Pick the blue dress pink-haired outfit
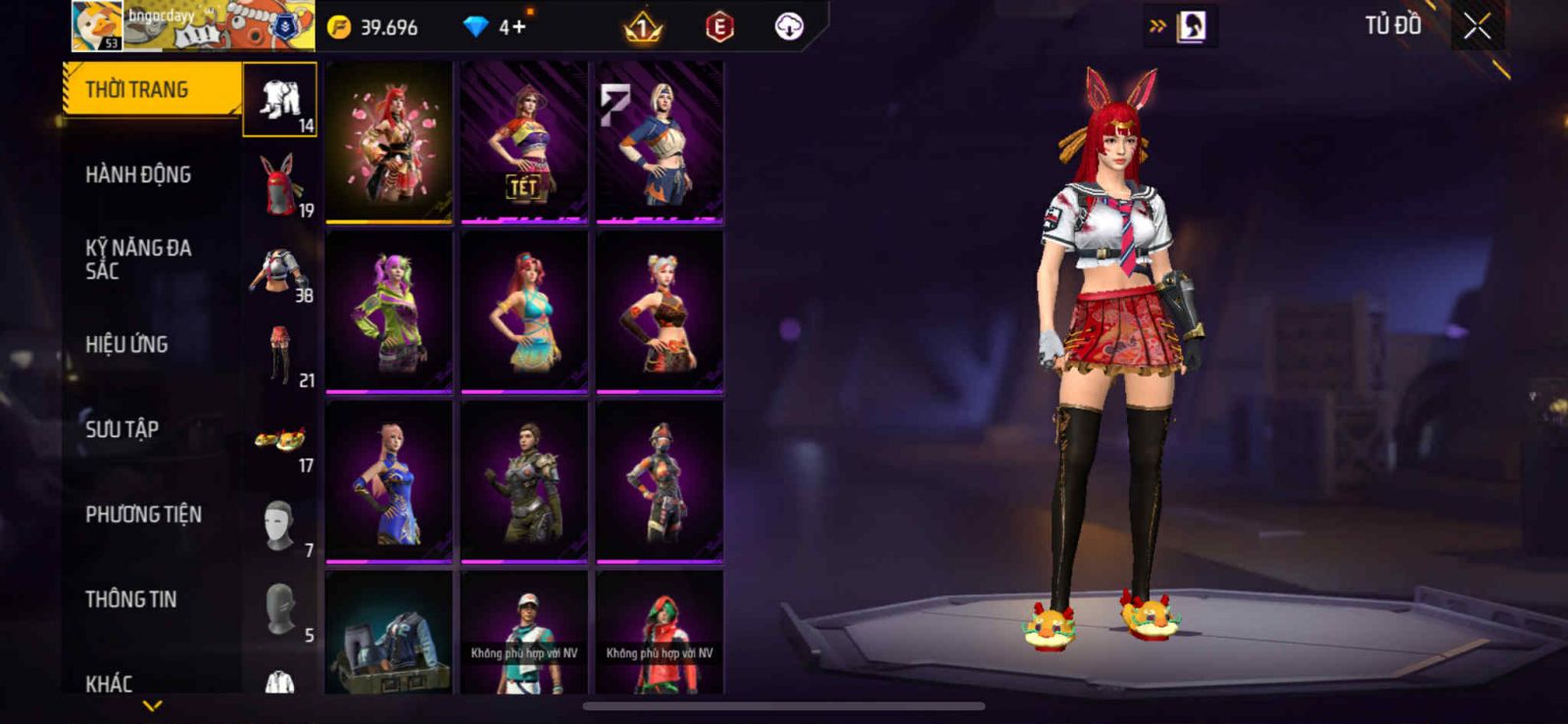 389,482
